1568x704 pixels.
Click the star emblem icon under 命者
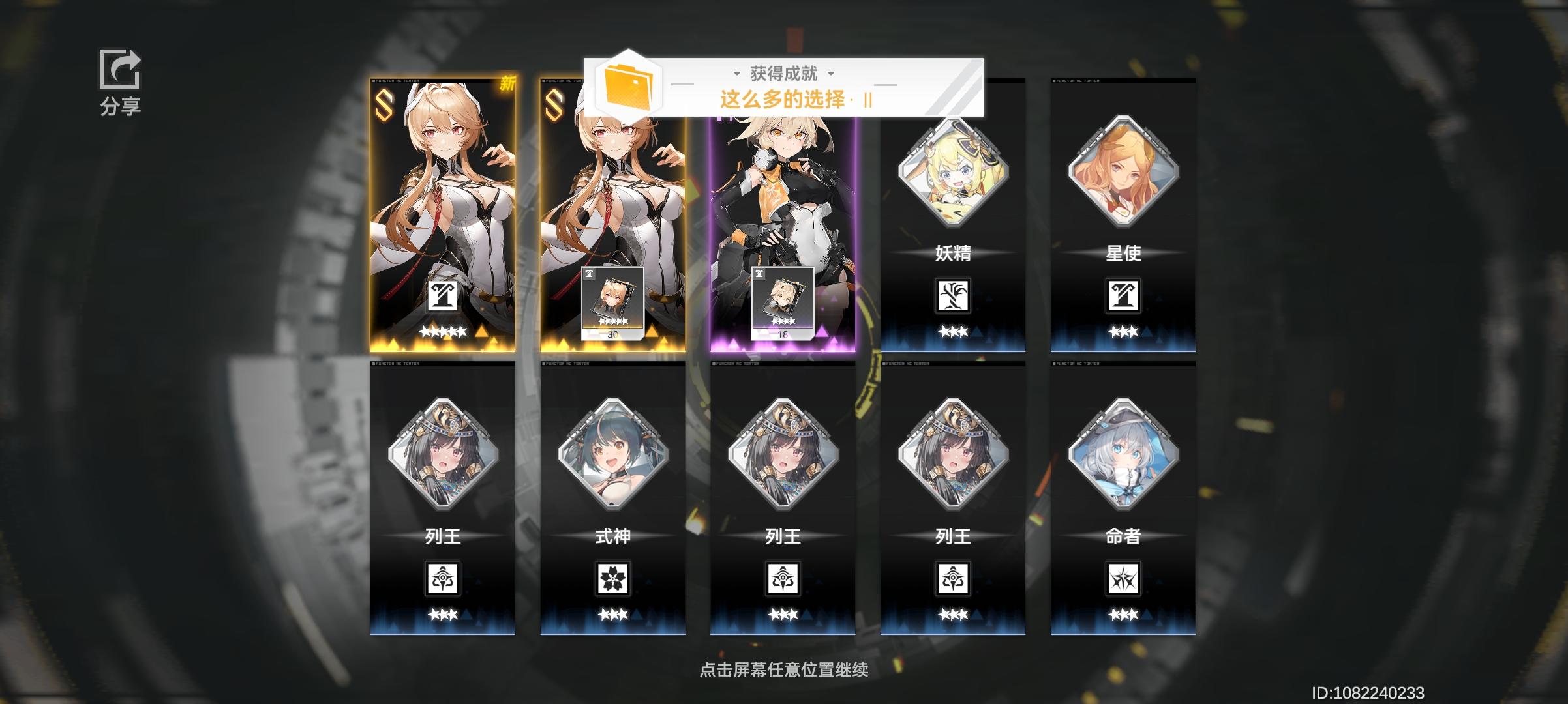point(1123,578)
